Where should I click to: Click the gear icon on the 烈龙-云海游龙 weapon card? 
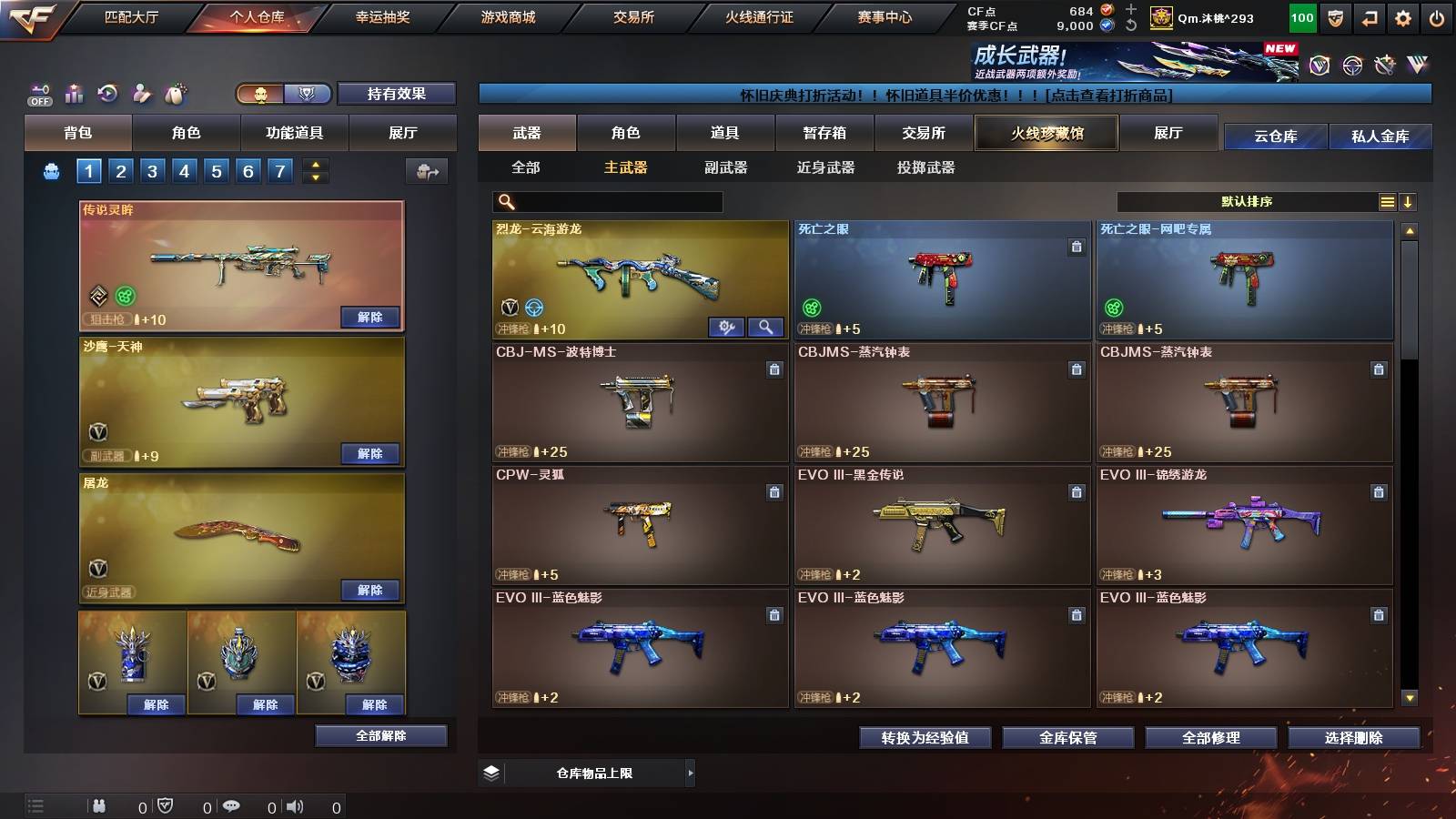click(725, 326)
